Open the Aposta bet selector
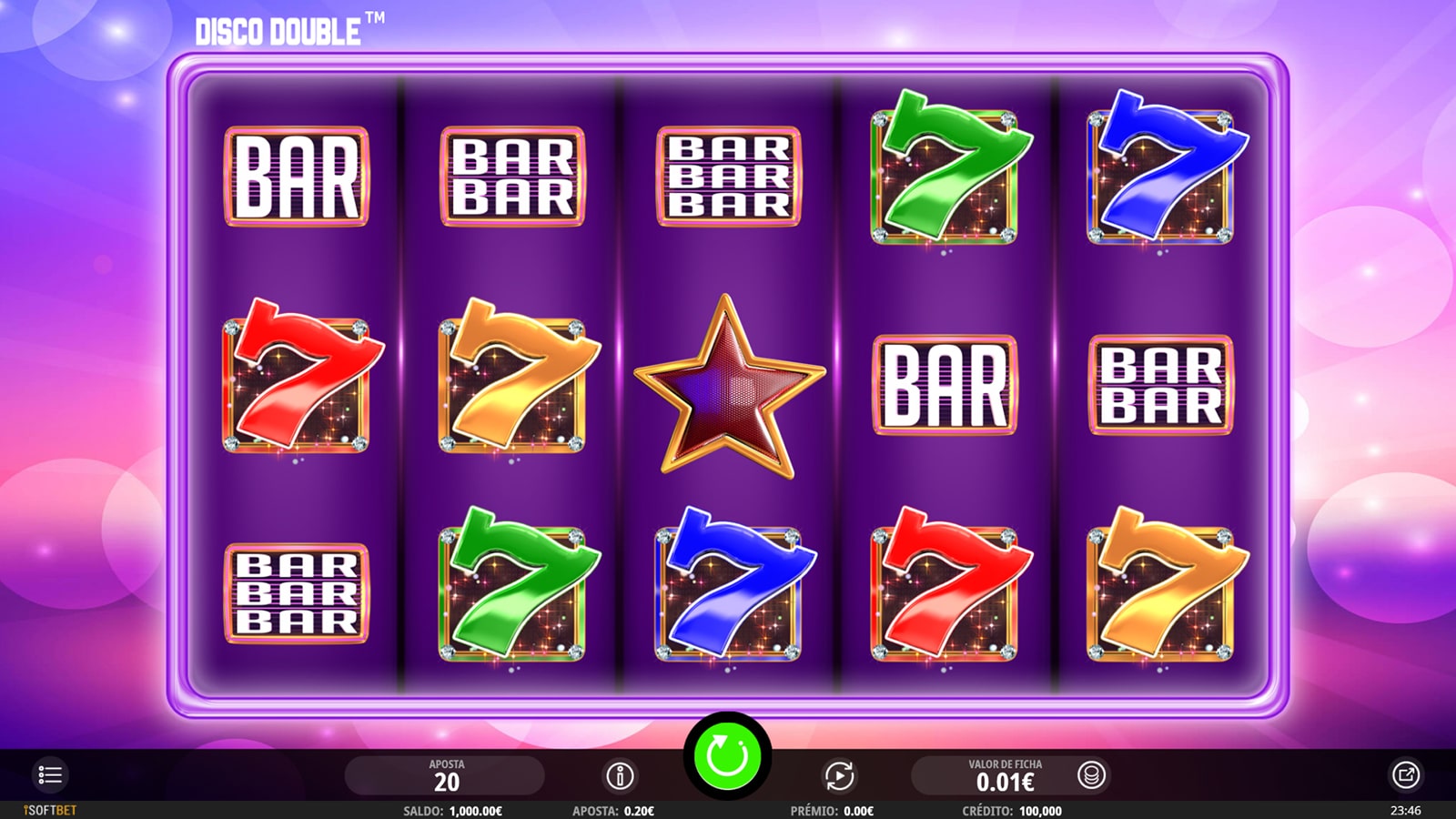 (x=446, y=775)
